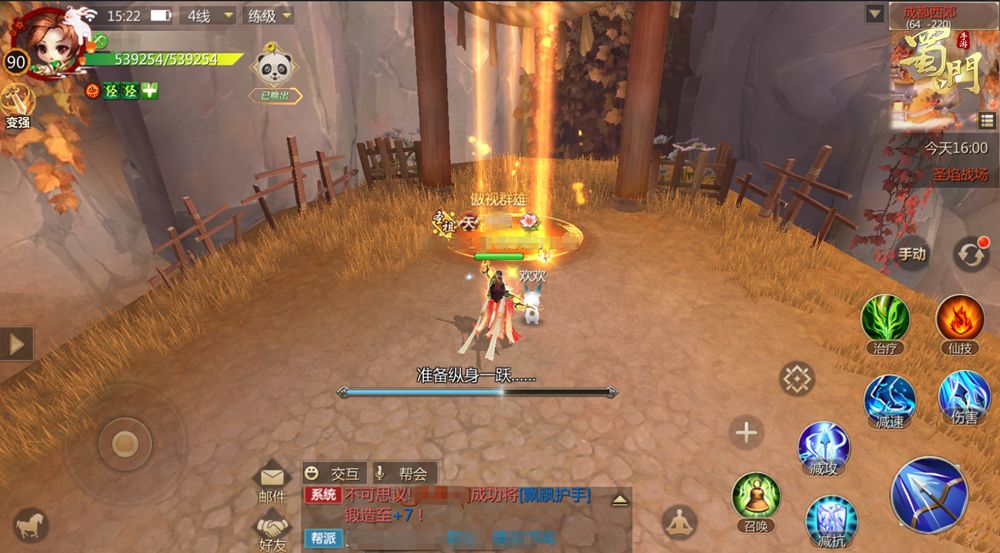1000x553 pixels.
Task: Activate the 伤害 damage skill
Action: [x=964, y=397]
